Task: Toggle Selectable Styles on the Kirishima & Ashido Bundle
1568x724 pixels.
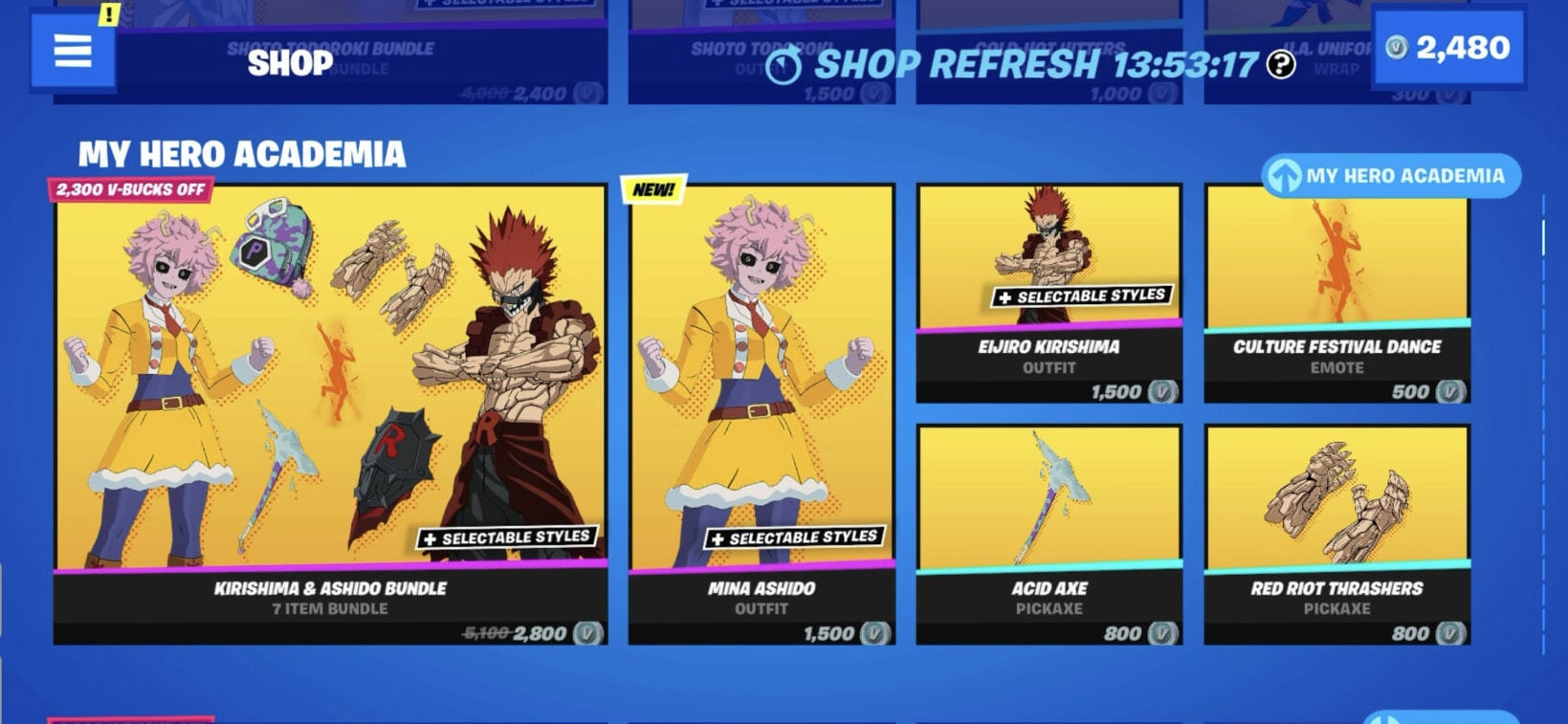Action: pos(508,537)
